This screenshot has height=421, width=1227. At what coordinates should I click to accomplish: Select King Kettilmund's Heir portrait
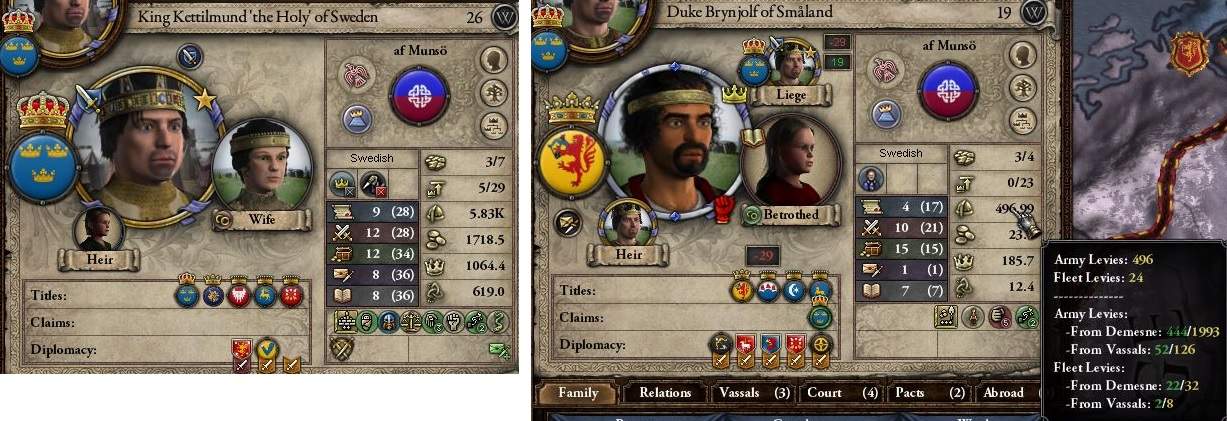pyautogui.click(x=101, y=229)
